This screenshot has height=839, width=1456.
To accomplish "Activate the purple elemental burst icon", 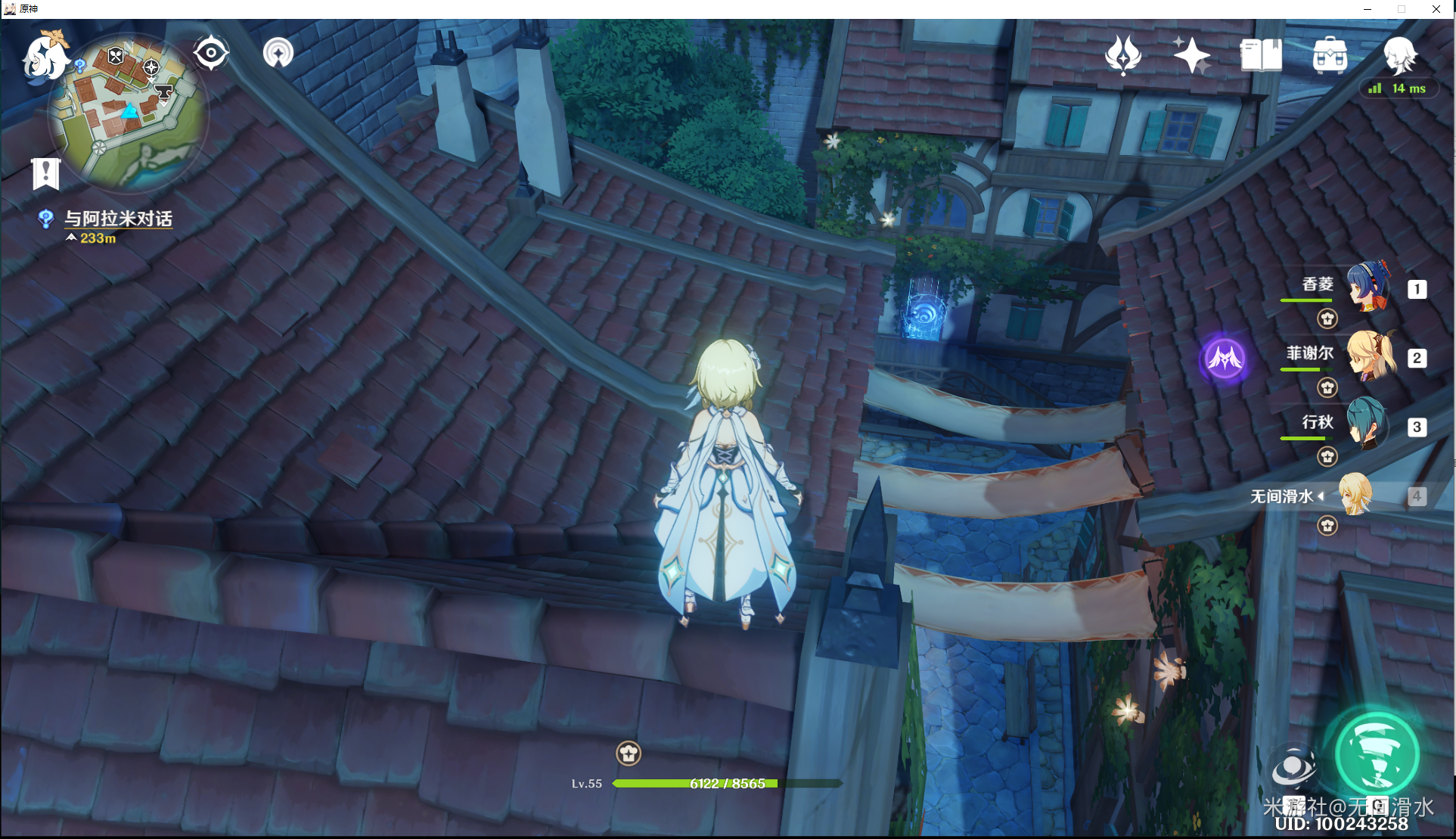I will pos(1225,358).
